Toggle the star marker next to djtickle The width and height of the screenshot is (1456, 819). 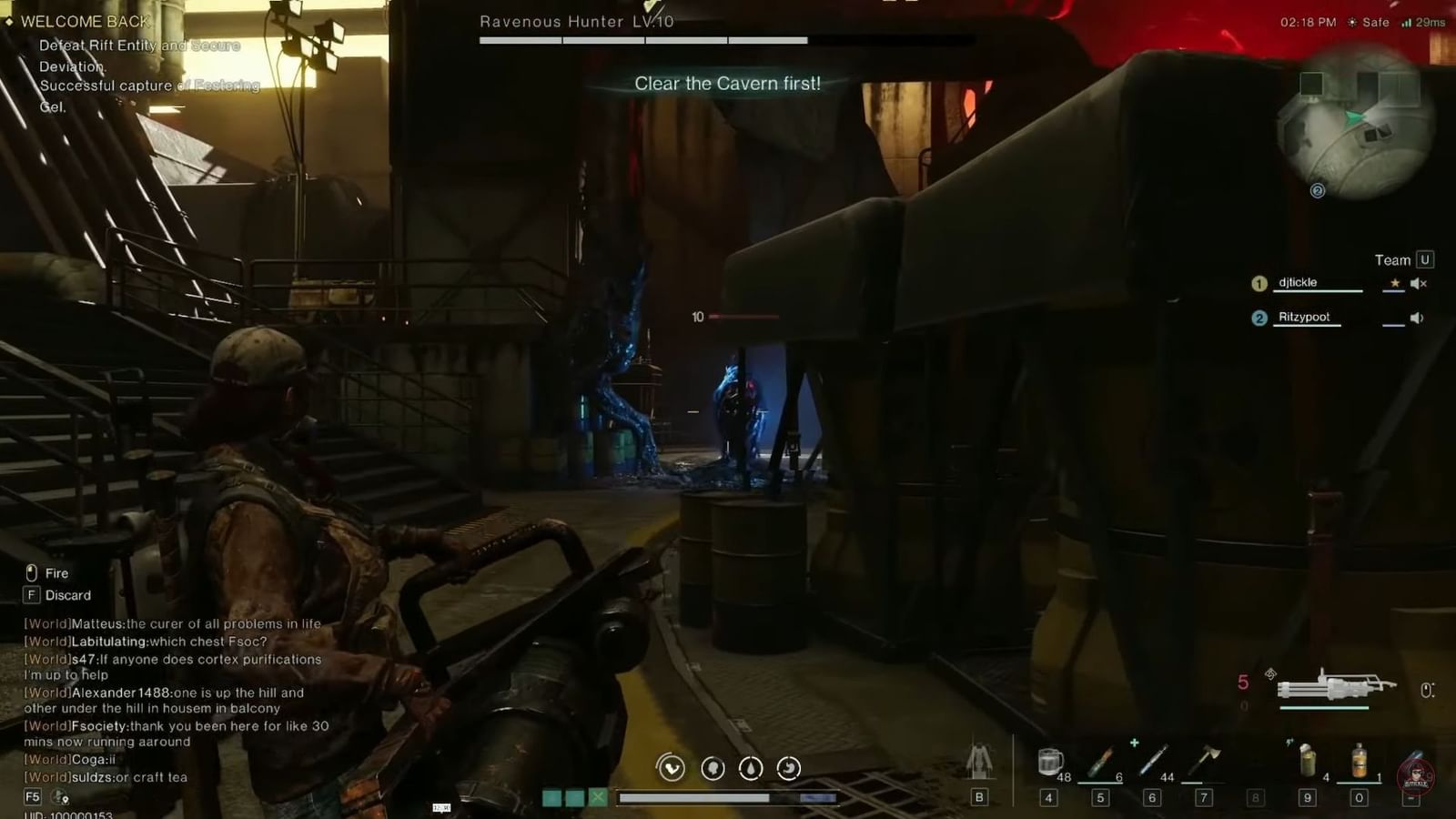click(x=1395, y=283)
